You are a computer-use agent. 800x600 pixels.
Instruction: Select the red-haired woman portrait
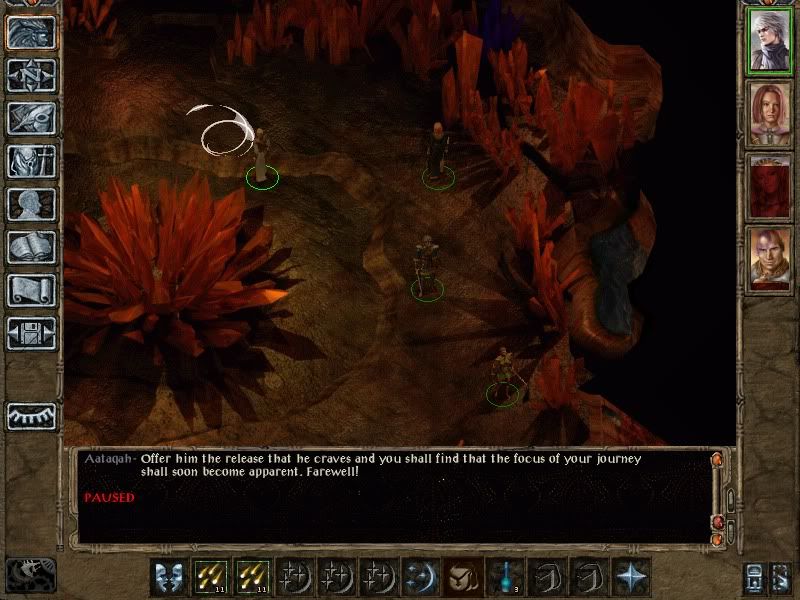click(x=771, y=113)
